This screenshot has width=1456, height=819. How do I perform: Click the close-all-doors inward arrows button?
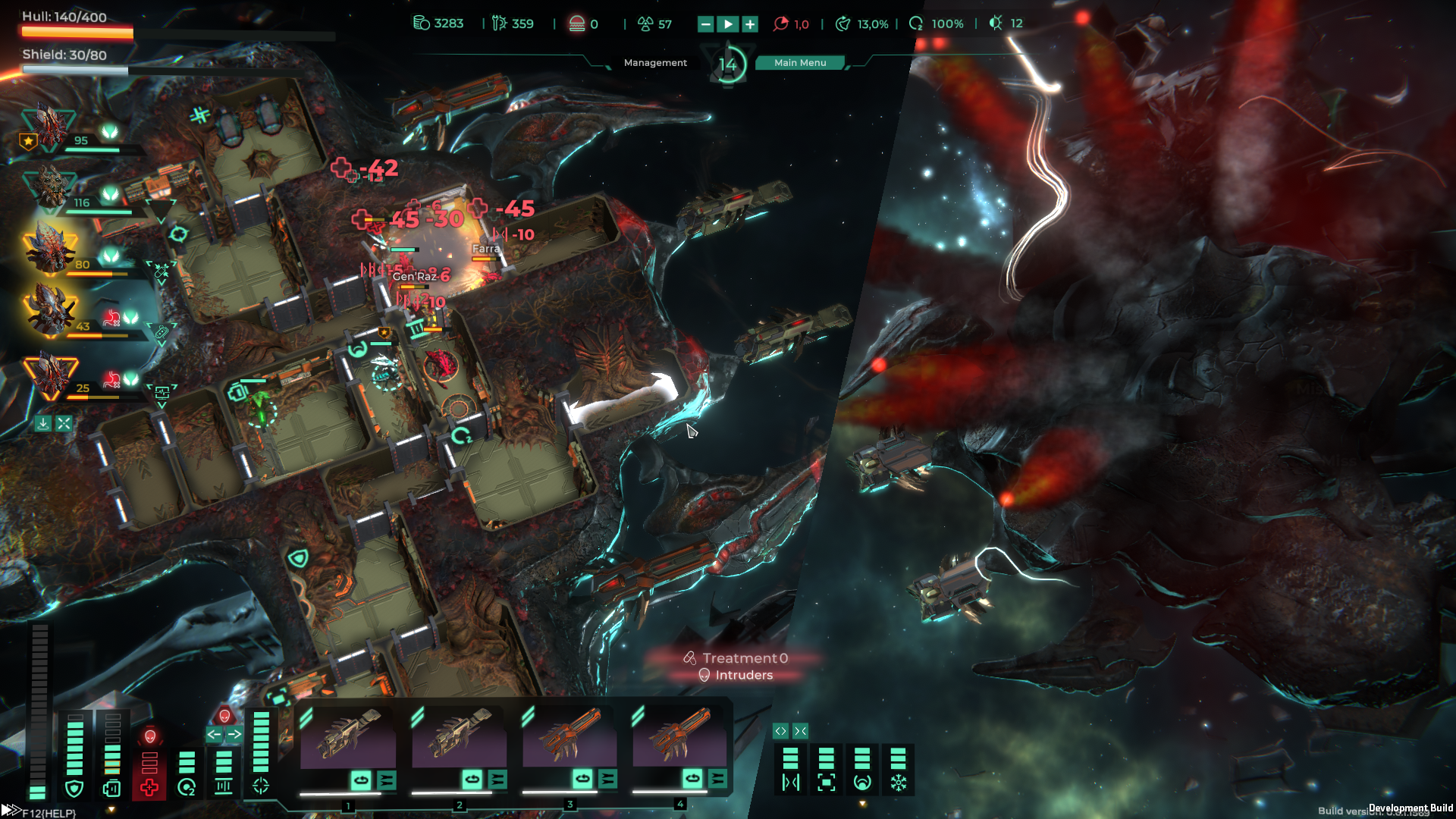(x=801, y=731)
